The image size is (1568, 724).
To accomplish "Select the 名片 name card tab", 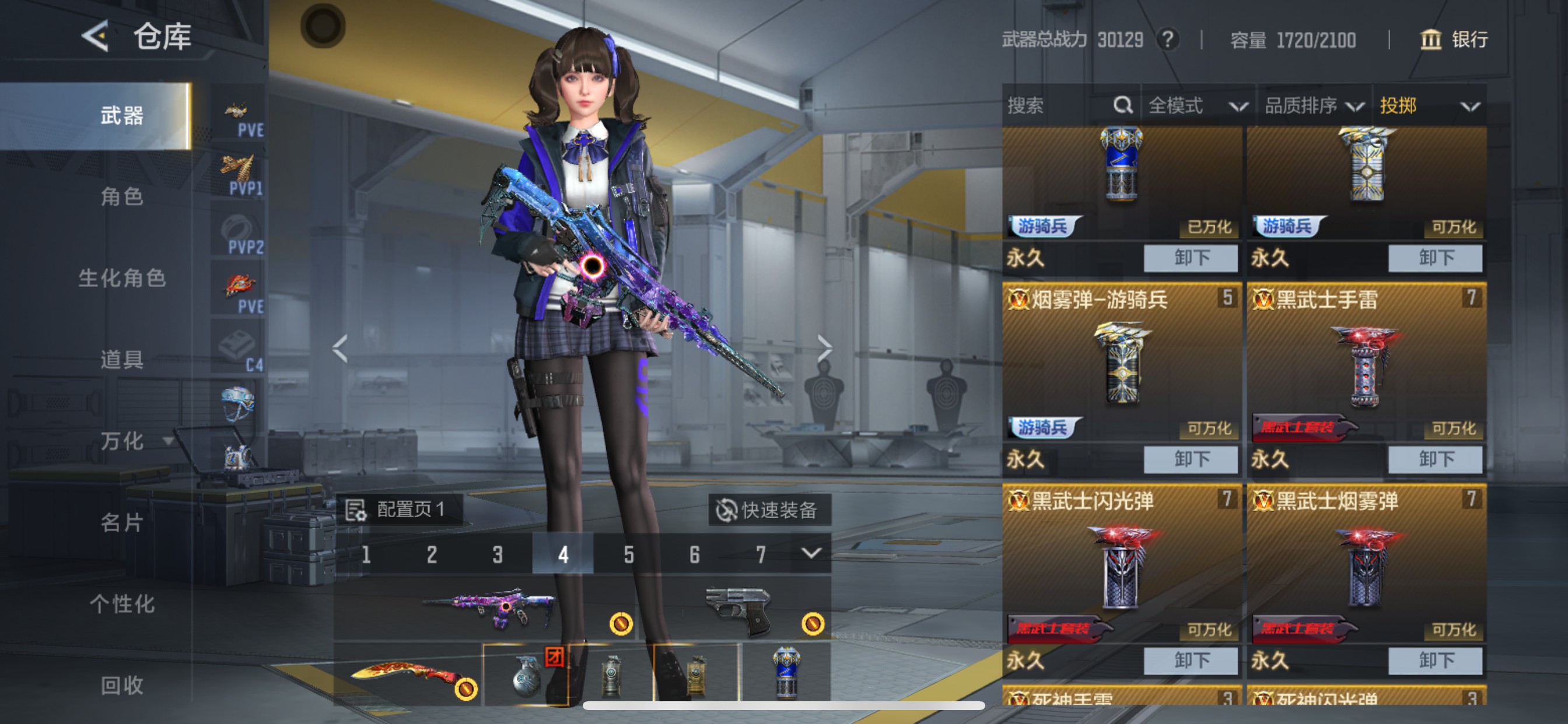I will click(x=122, y=522).
